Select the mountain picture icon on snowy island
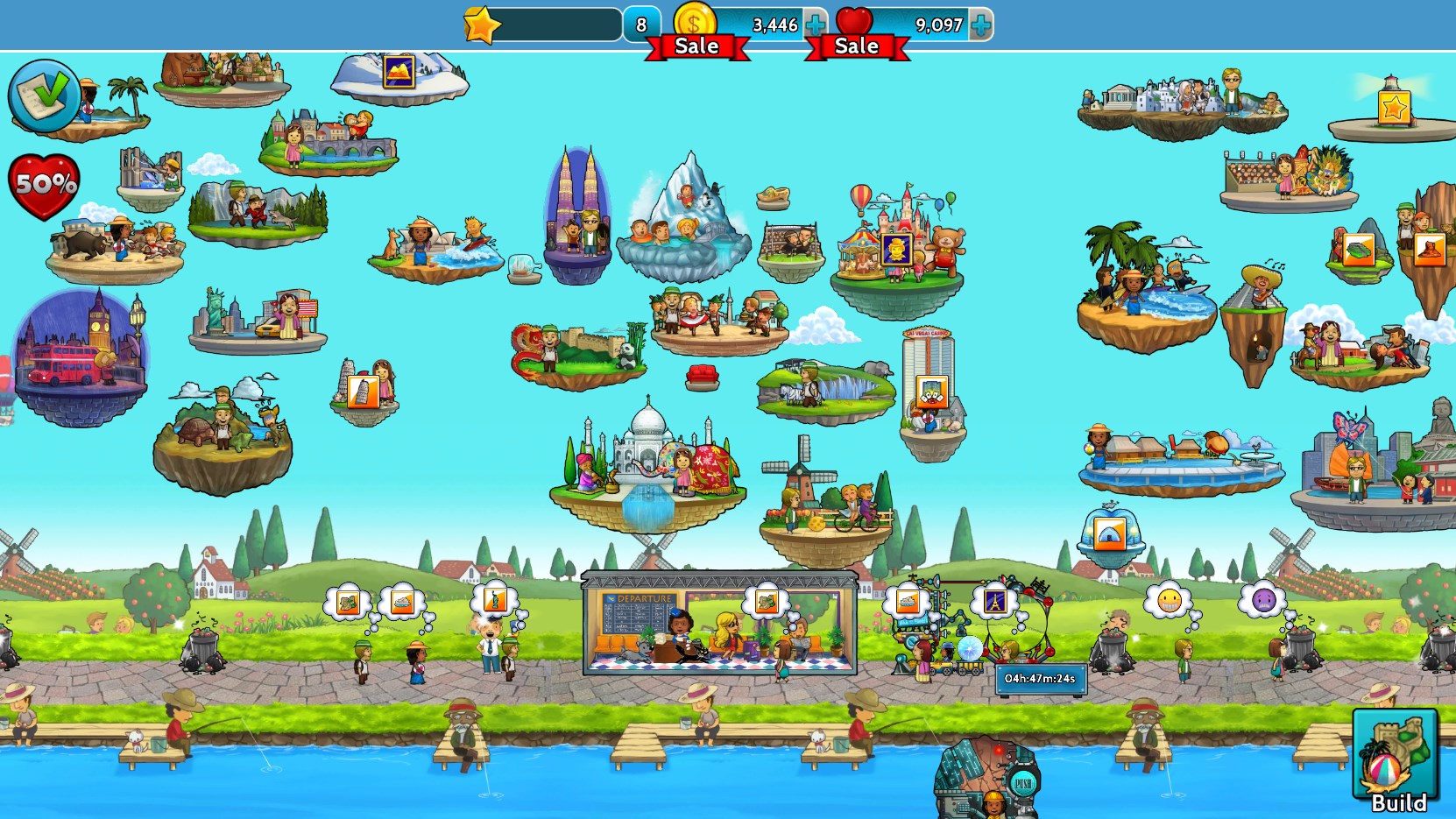Image resolution: width=1456 pixels, height=819 pixels. pos(399,72)
